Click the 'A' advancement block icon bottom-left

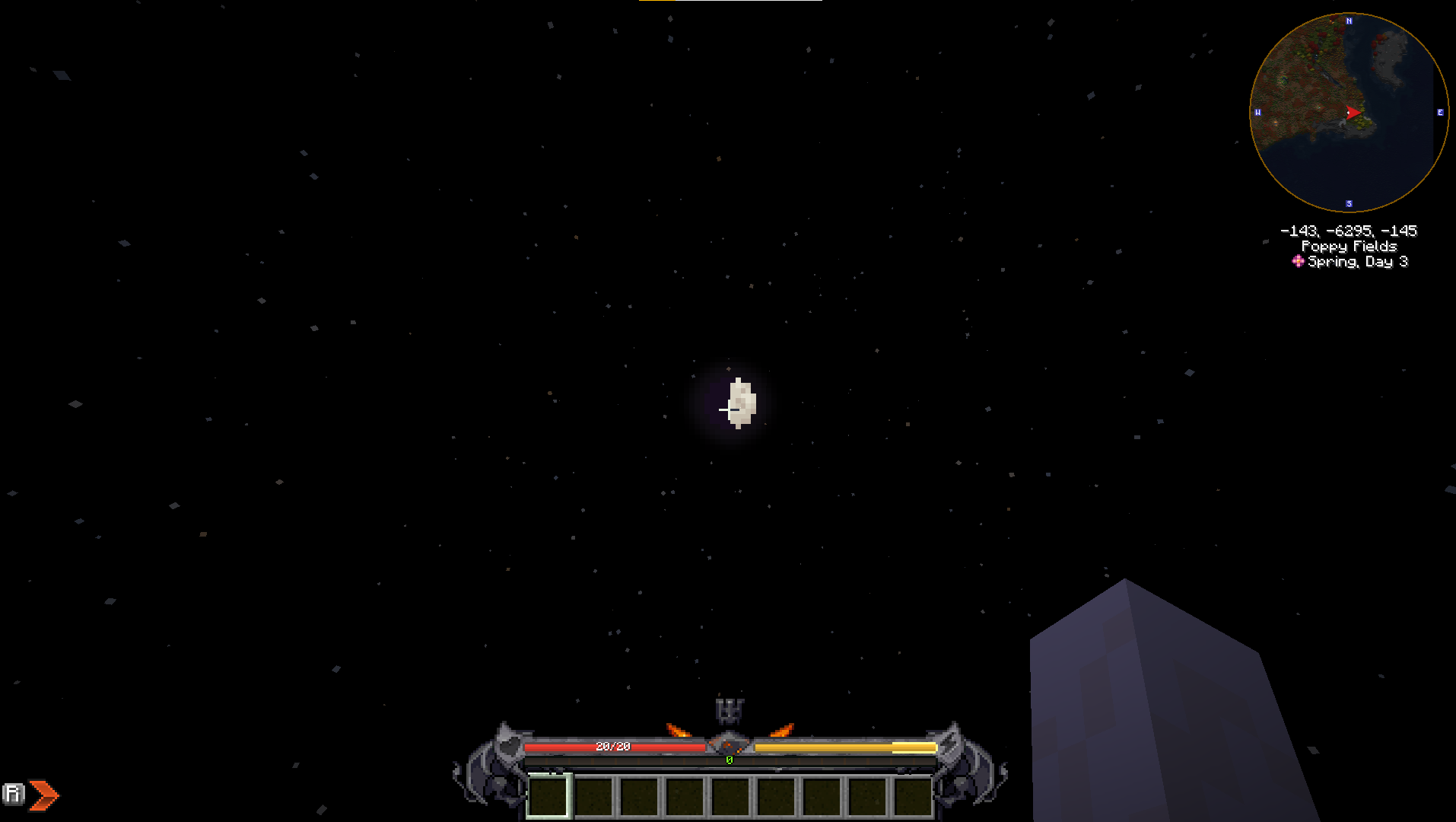(x=13, y=794)
